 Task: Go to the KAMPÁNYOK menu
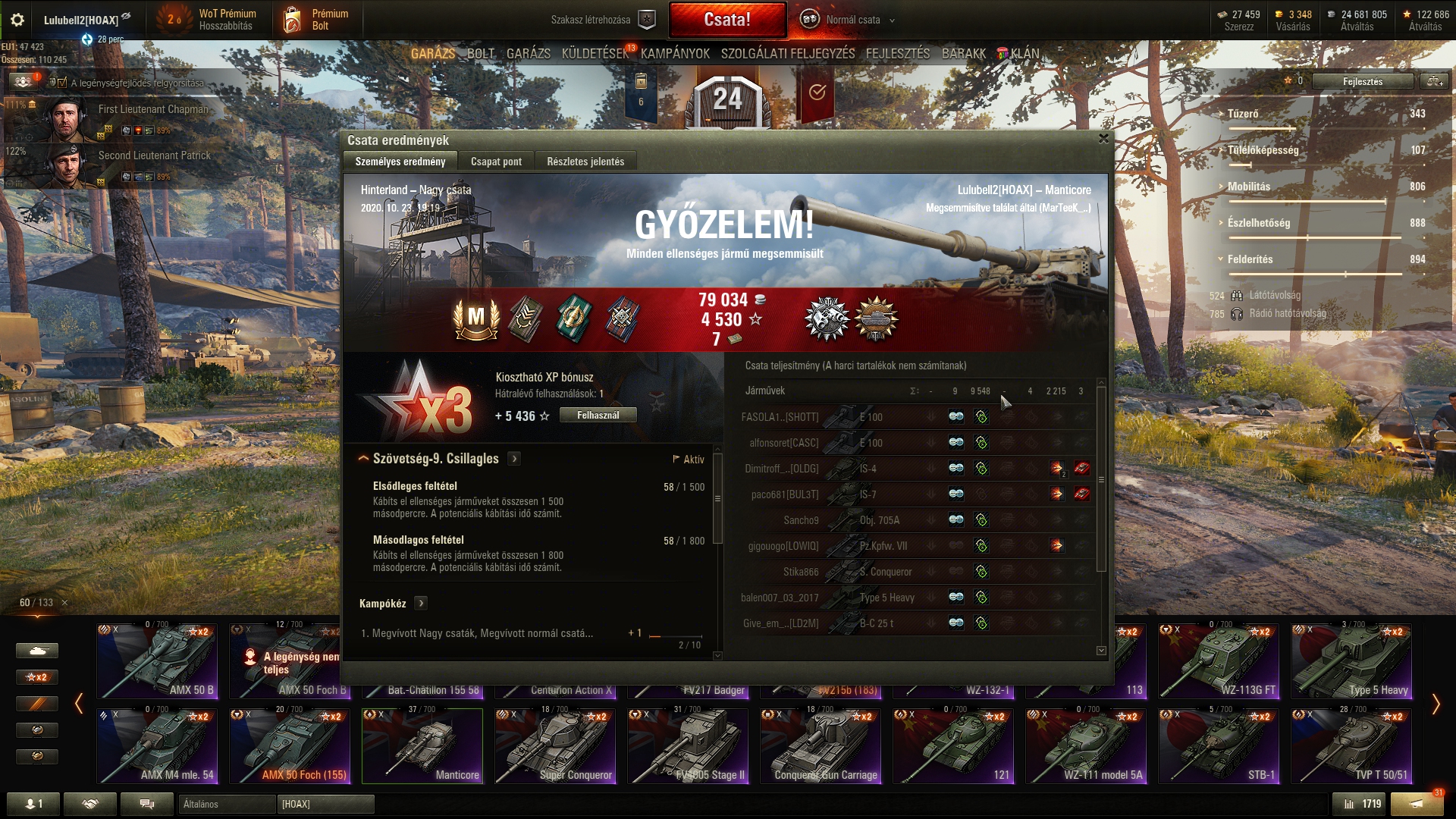(x=675, y=54)
